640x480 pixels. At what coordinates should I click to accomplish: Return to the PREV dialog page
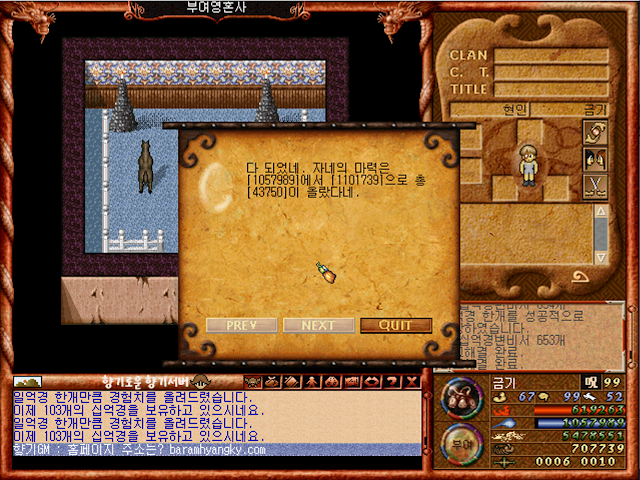(242, 325)
